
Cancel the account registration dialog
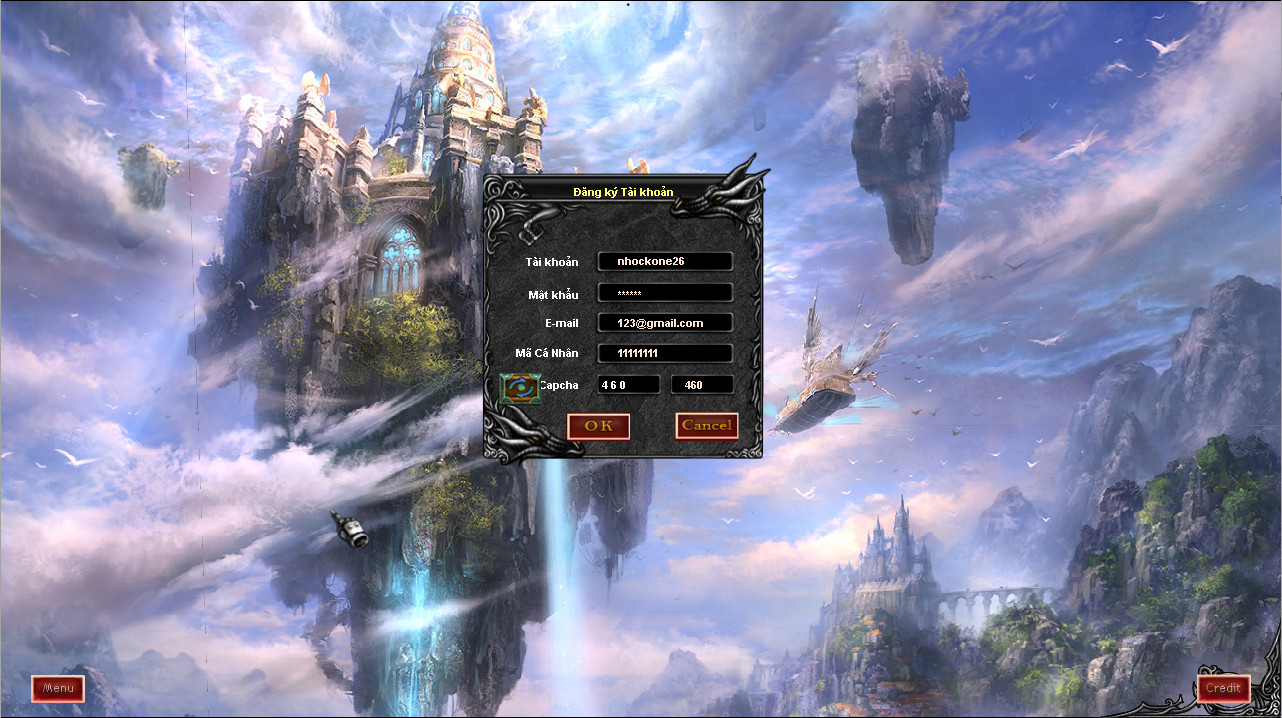pos(707,426)
